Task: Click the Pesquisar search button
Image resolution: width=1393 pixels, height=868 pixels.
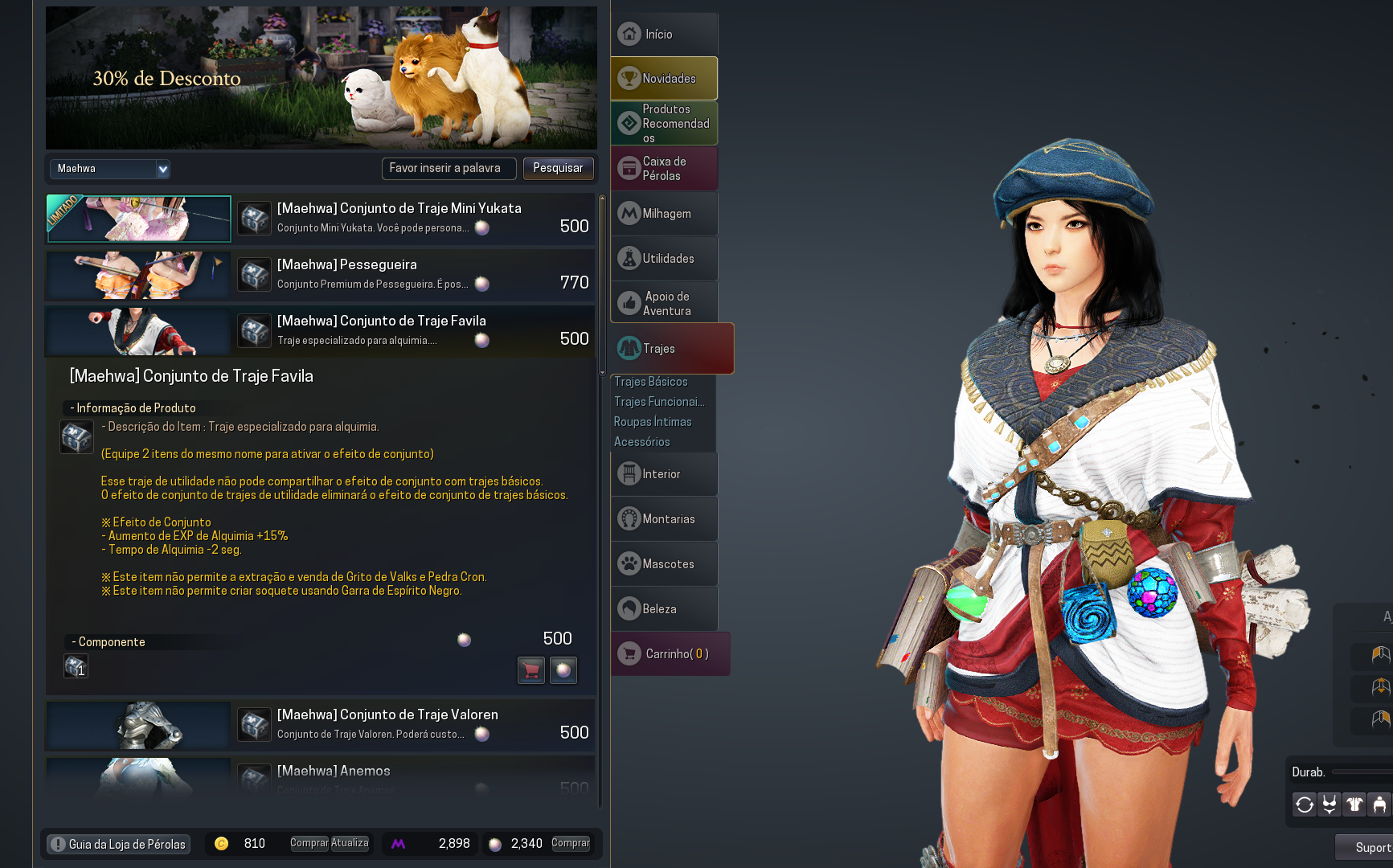Action: (x=558, y=168)
